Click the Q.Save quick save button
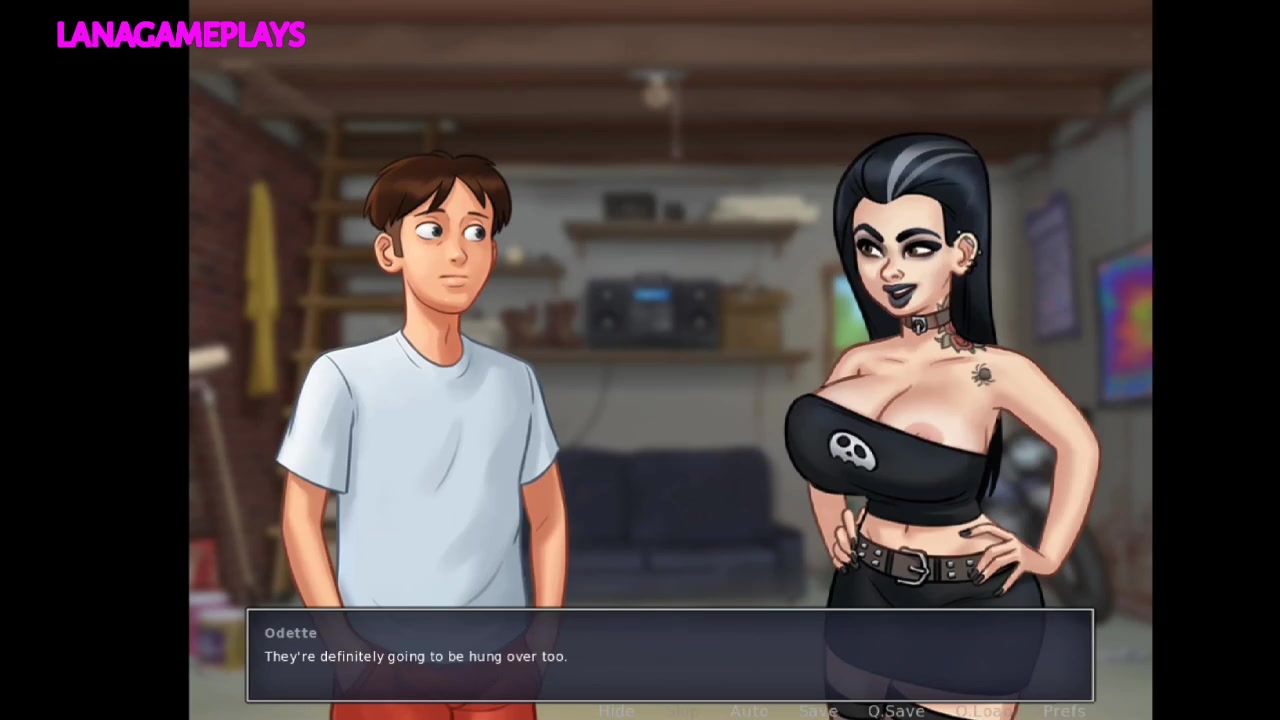This screenshot has width=1280, height=720. [896, 711]
